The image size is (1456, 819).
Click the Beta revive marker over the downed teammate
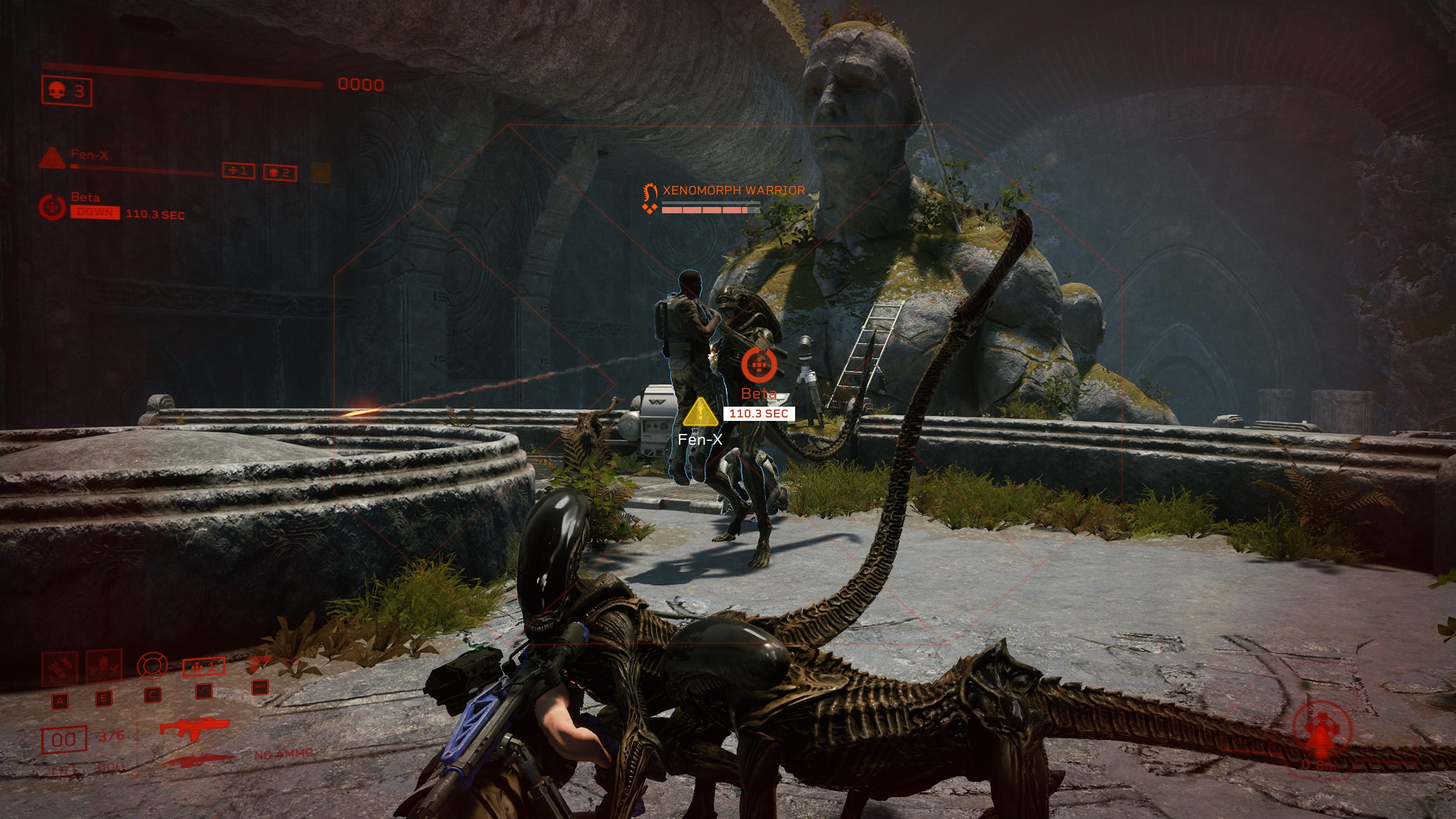click(759, 364)
